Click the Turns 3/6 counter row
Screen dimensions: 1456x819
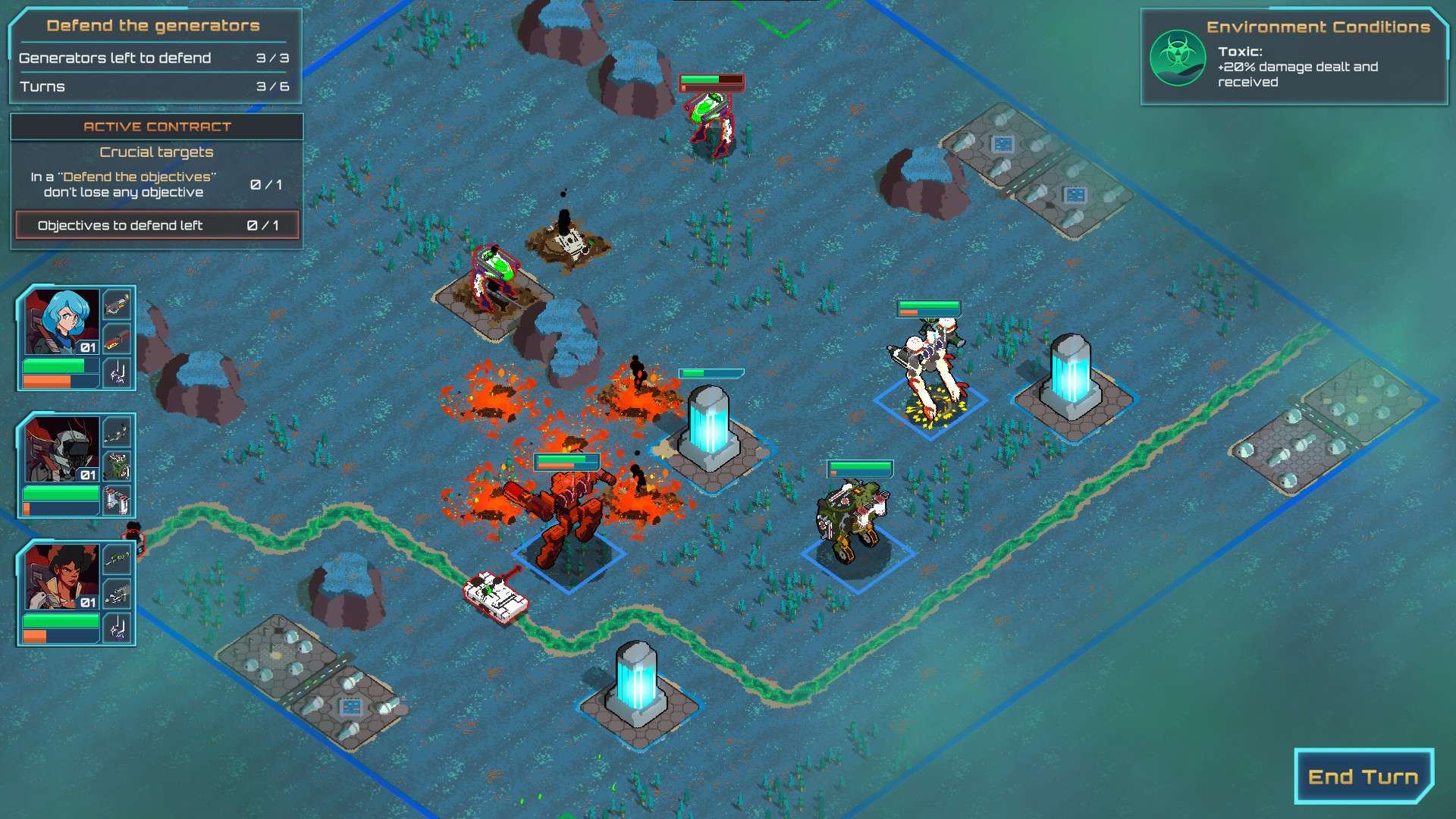(152, 86)
